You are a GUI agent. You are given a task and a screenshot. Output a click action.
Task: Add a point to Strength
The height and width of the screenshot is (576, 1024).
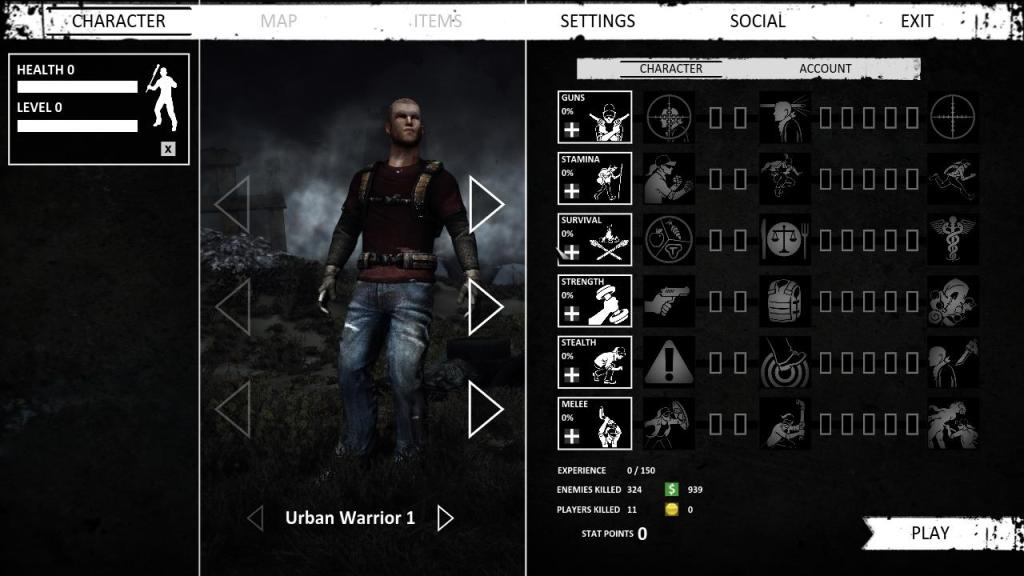571,314
